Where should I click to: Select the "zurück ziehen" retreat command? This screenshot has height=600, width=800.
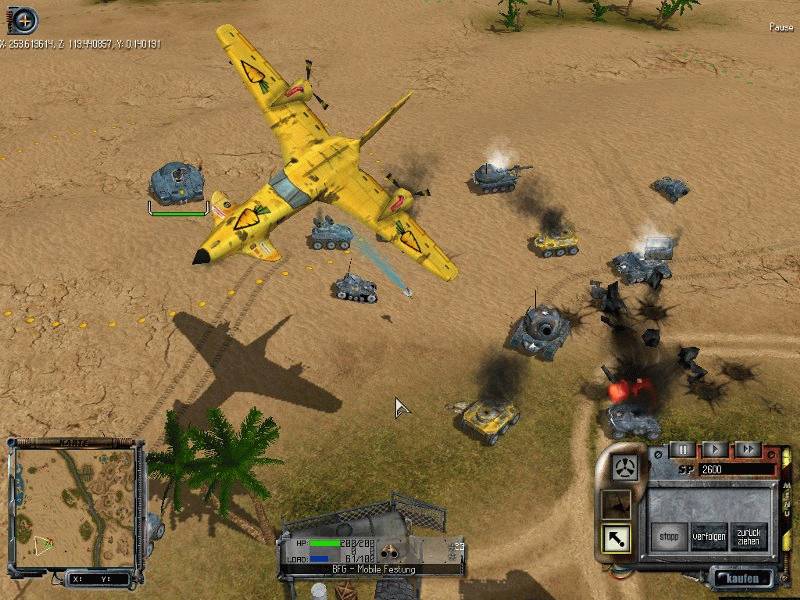tap(748, 536)
